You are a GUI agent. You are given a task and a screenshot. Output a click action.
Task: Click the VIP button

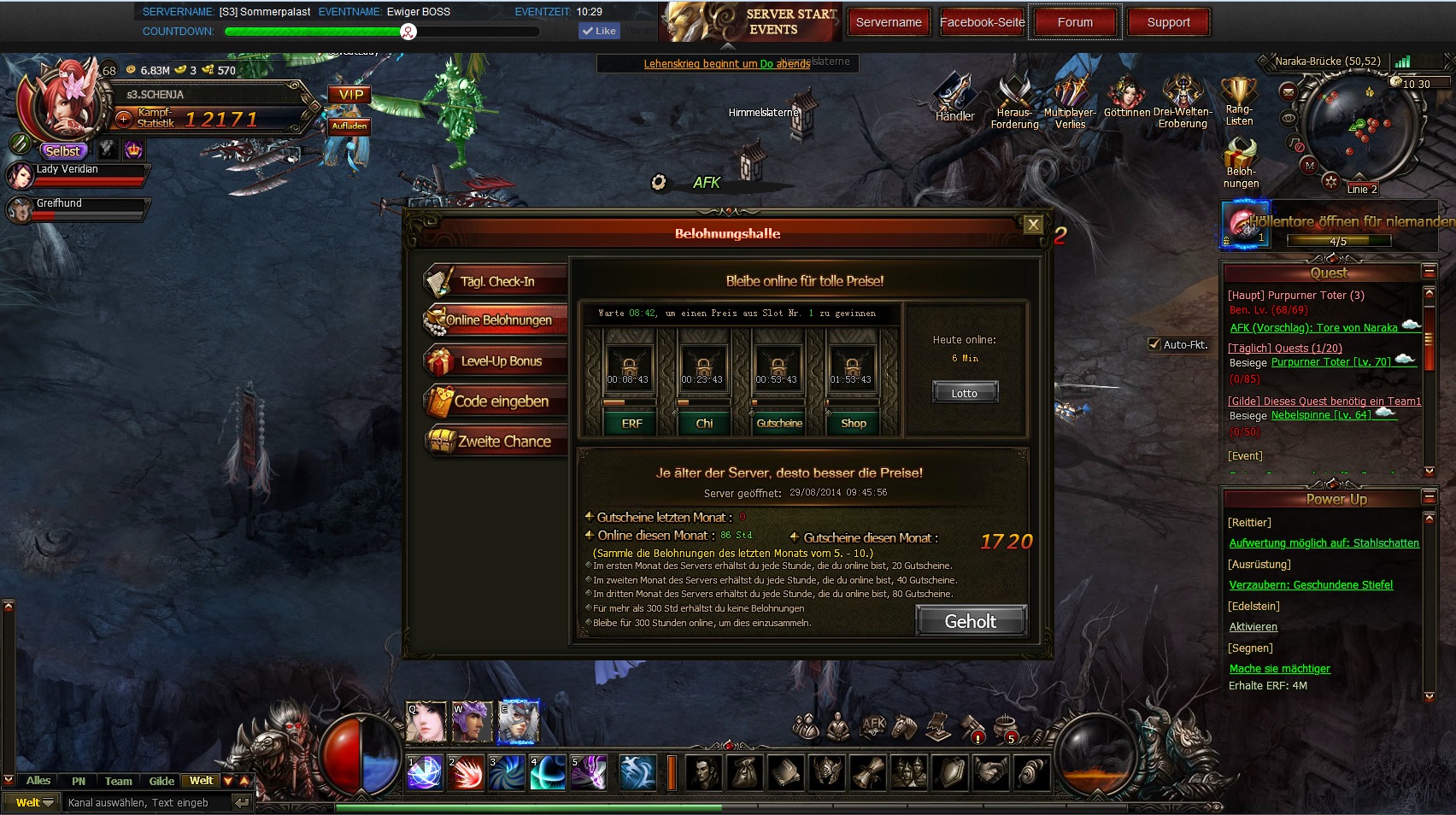click(x=350, y=95)
